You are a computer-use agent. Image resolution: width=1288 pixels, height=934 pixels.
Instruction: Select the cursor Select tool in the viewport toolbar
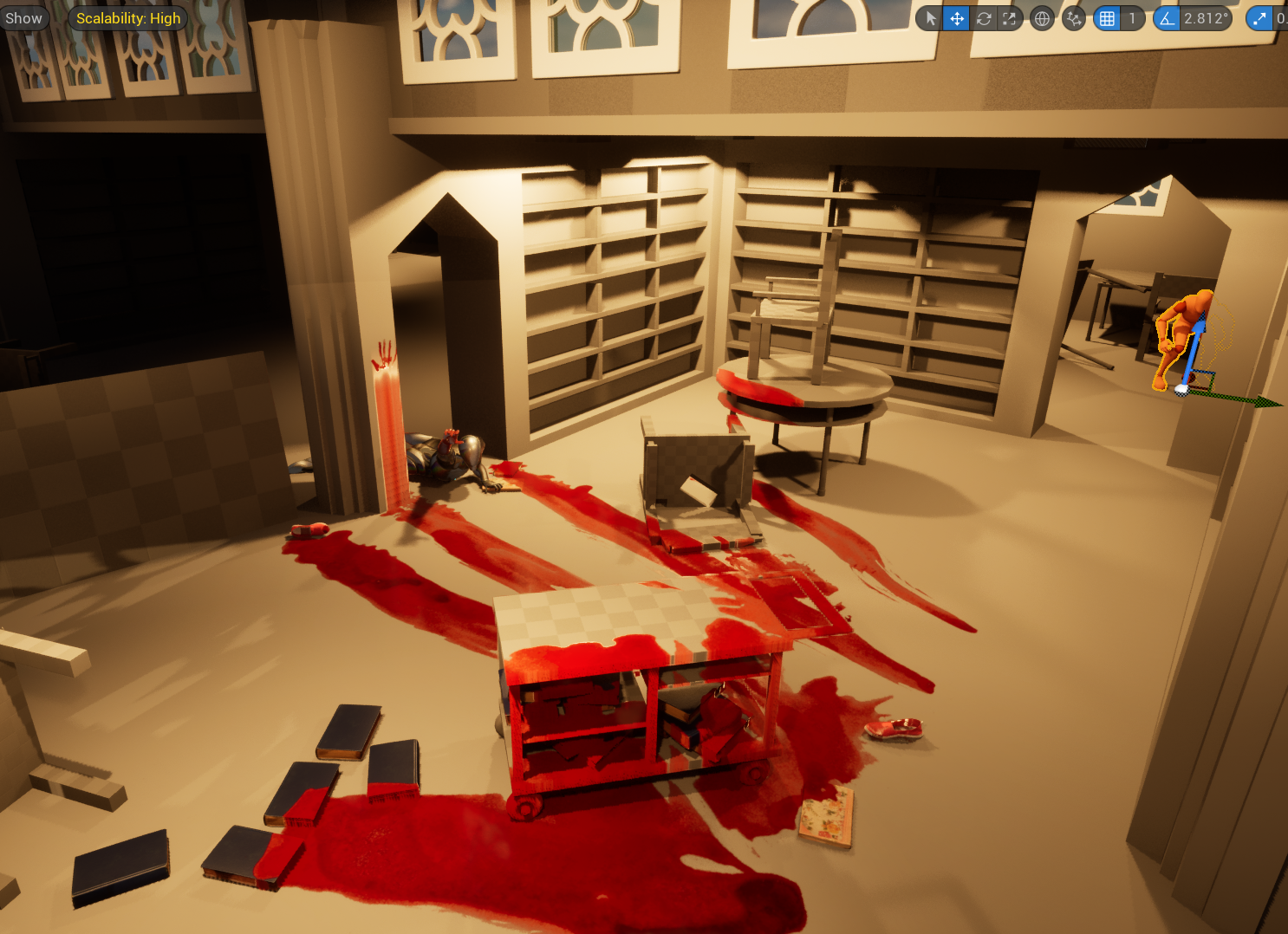[929, 18]
